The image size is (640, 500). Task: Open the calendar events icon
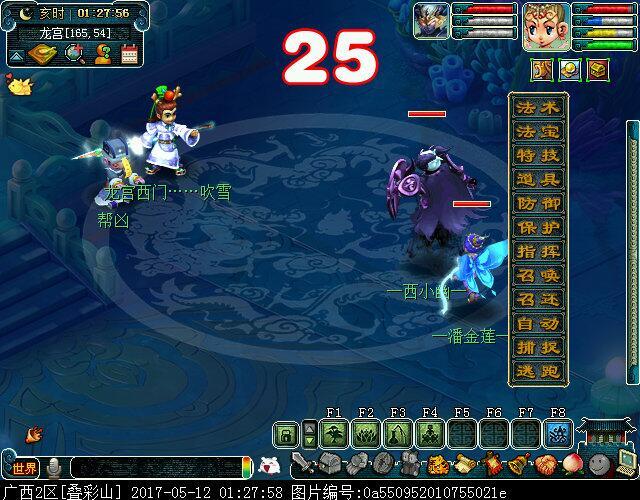pyautogui.click(x=130, y=55)
